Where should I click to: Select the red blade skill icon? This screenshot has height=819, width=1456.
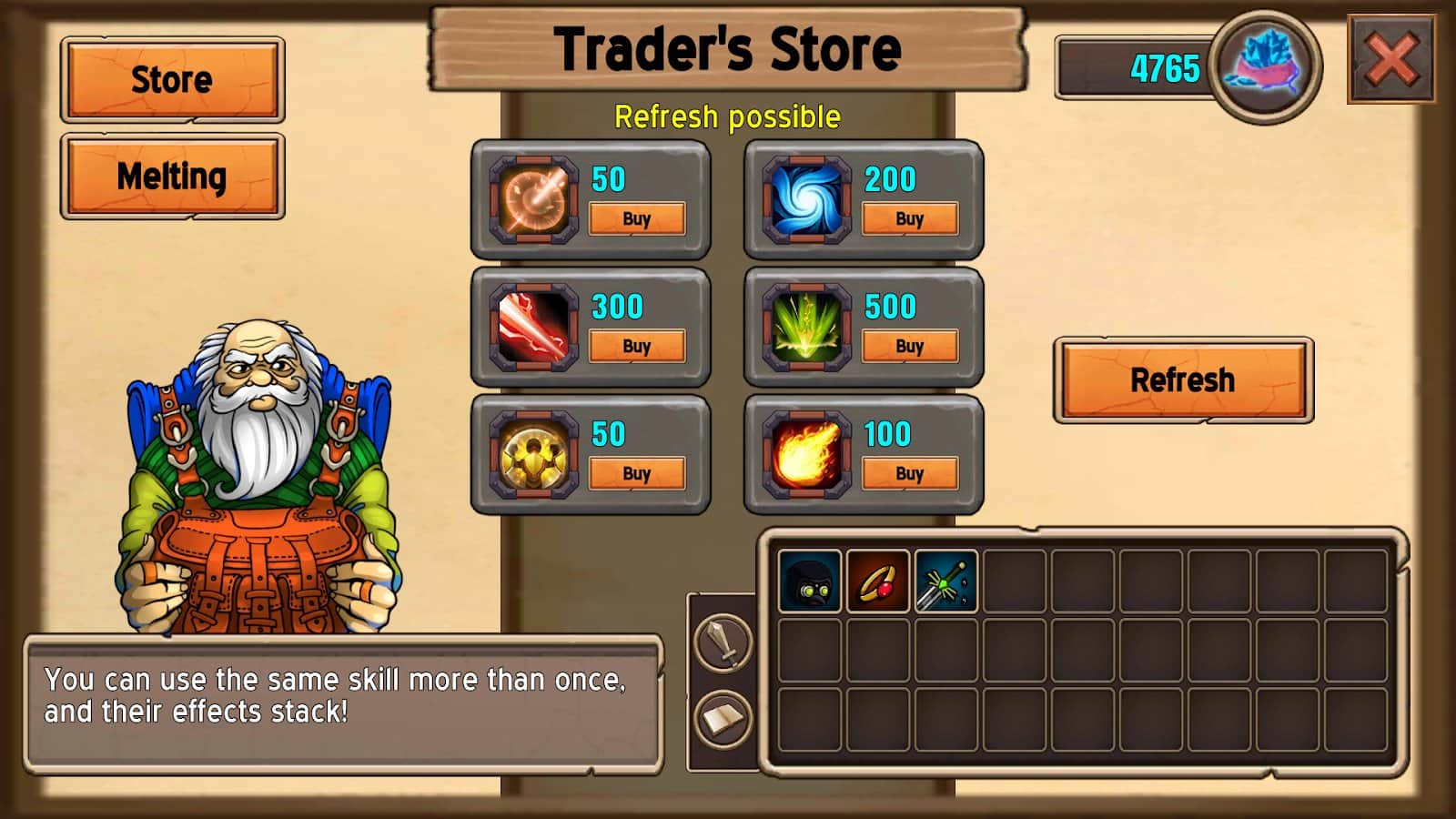coord(533,327)
